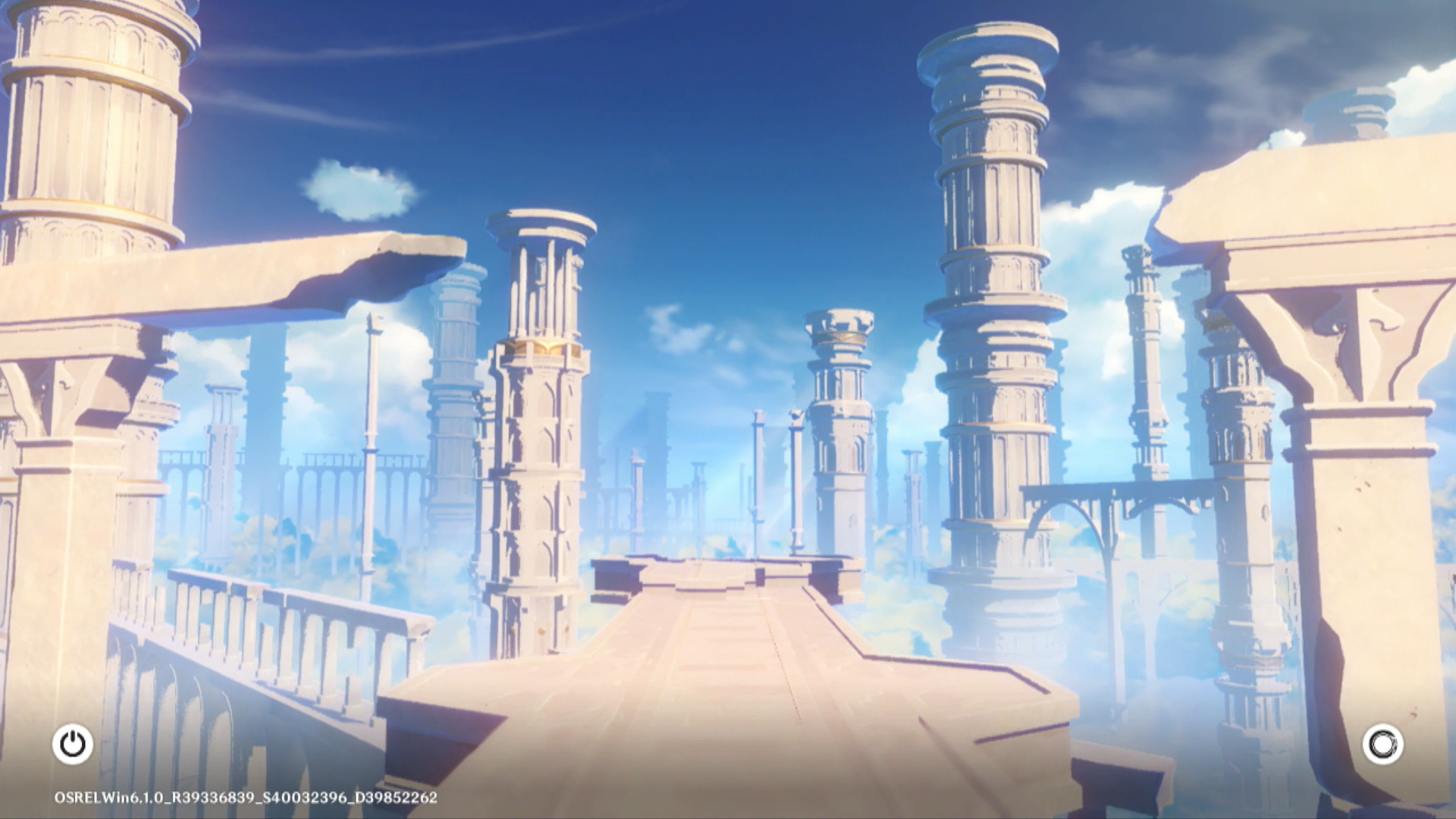Screen dimensions: 1456x819
Task: Open the circular ring icon button
Action: (1382, 744)
